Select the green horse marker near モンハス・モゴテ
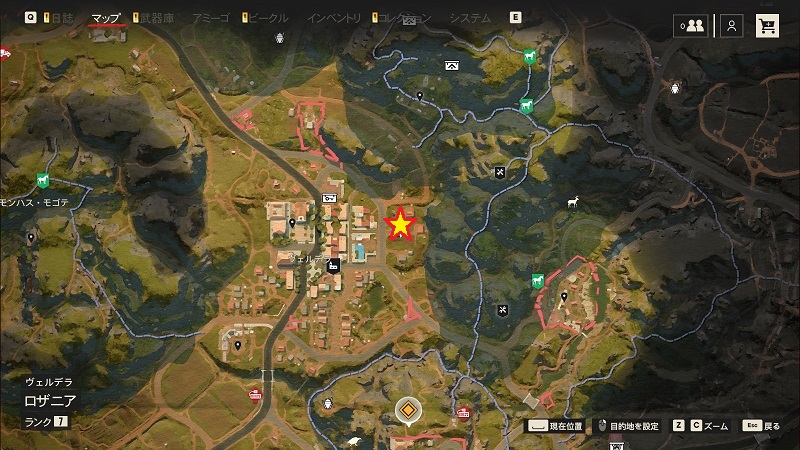 tap(42, 180)
